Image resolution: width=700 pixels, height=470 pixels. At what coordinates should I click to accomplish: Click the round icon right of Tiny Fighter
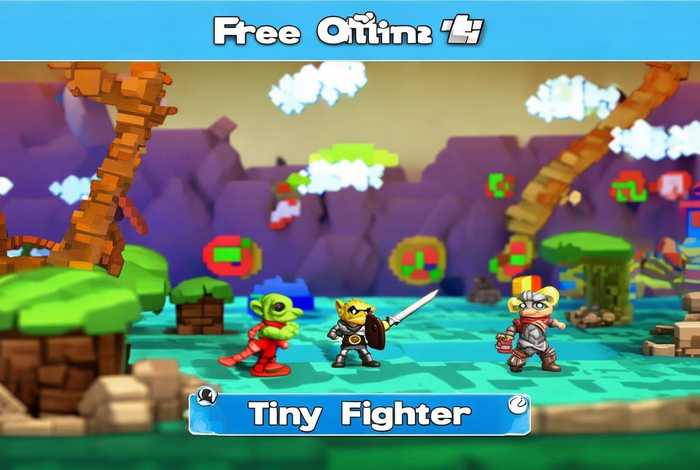515,404
